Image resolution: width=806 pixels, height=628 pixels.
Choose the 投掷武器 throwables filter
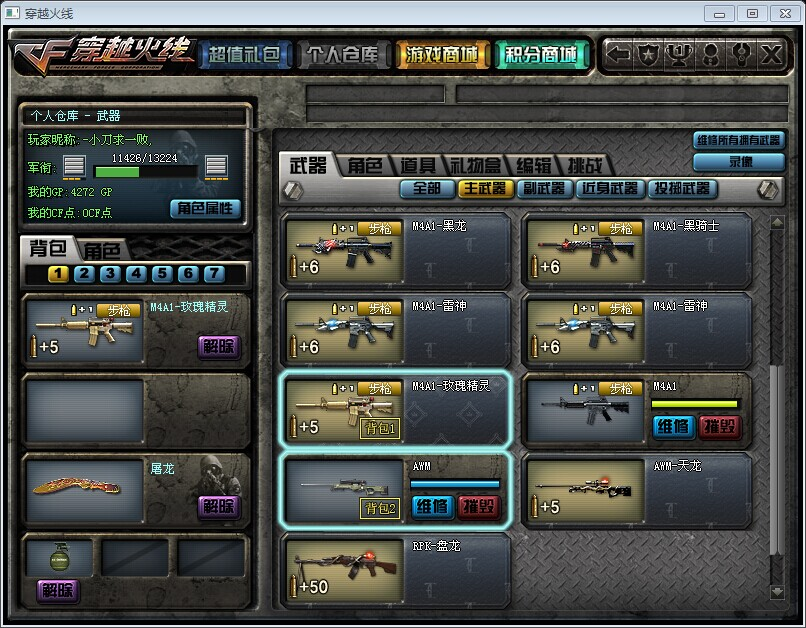point(681,188)
